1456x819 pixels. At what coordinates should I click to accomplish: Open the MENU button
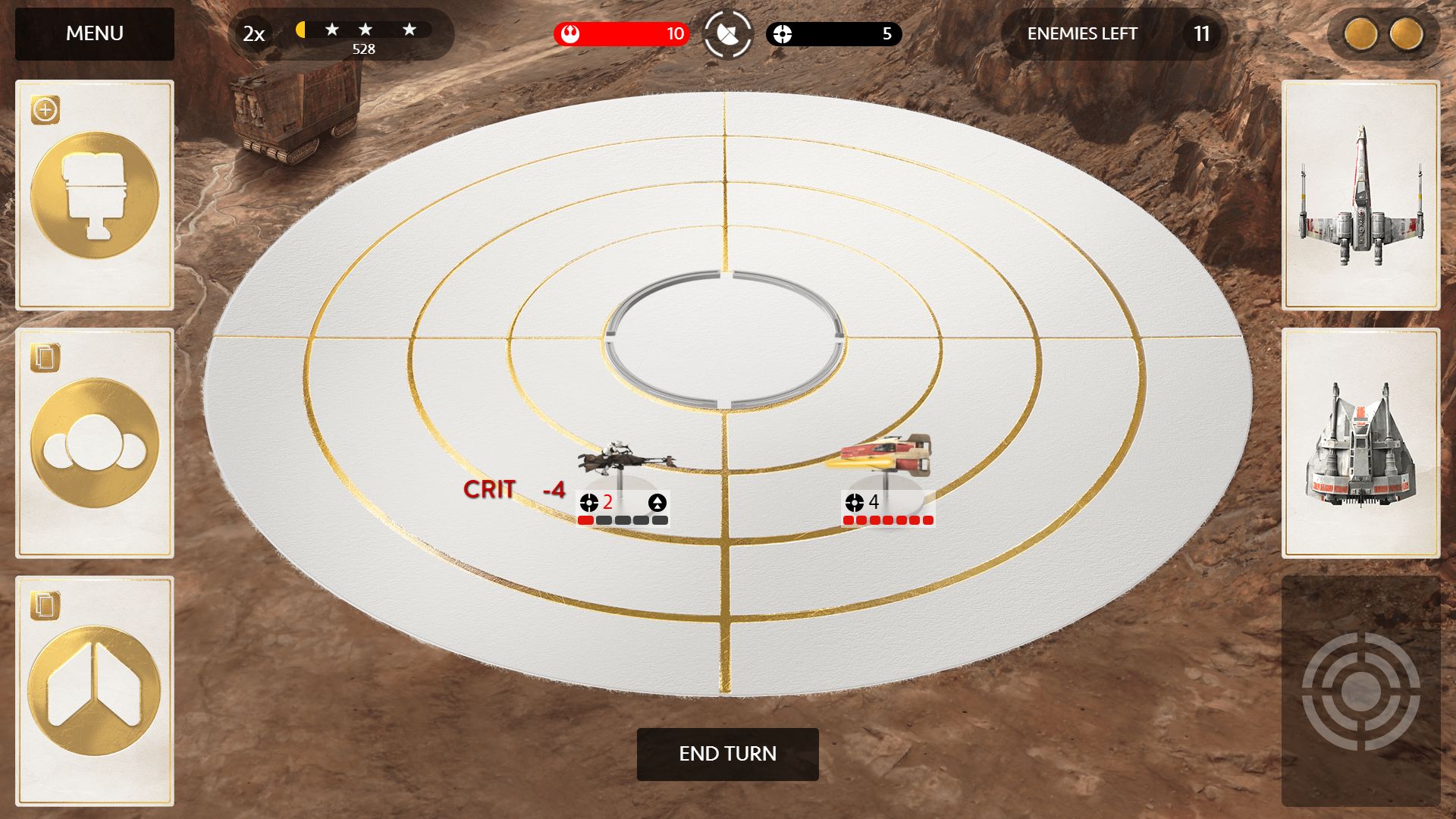tap(95, 34)
